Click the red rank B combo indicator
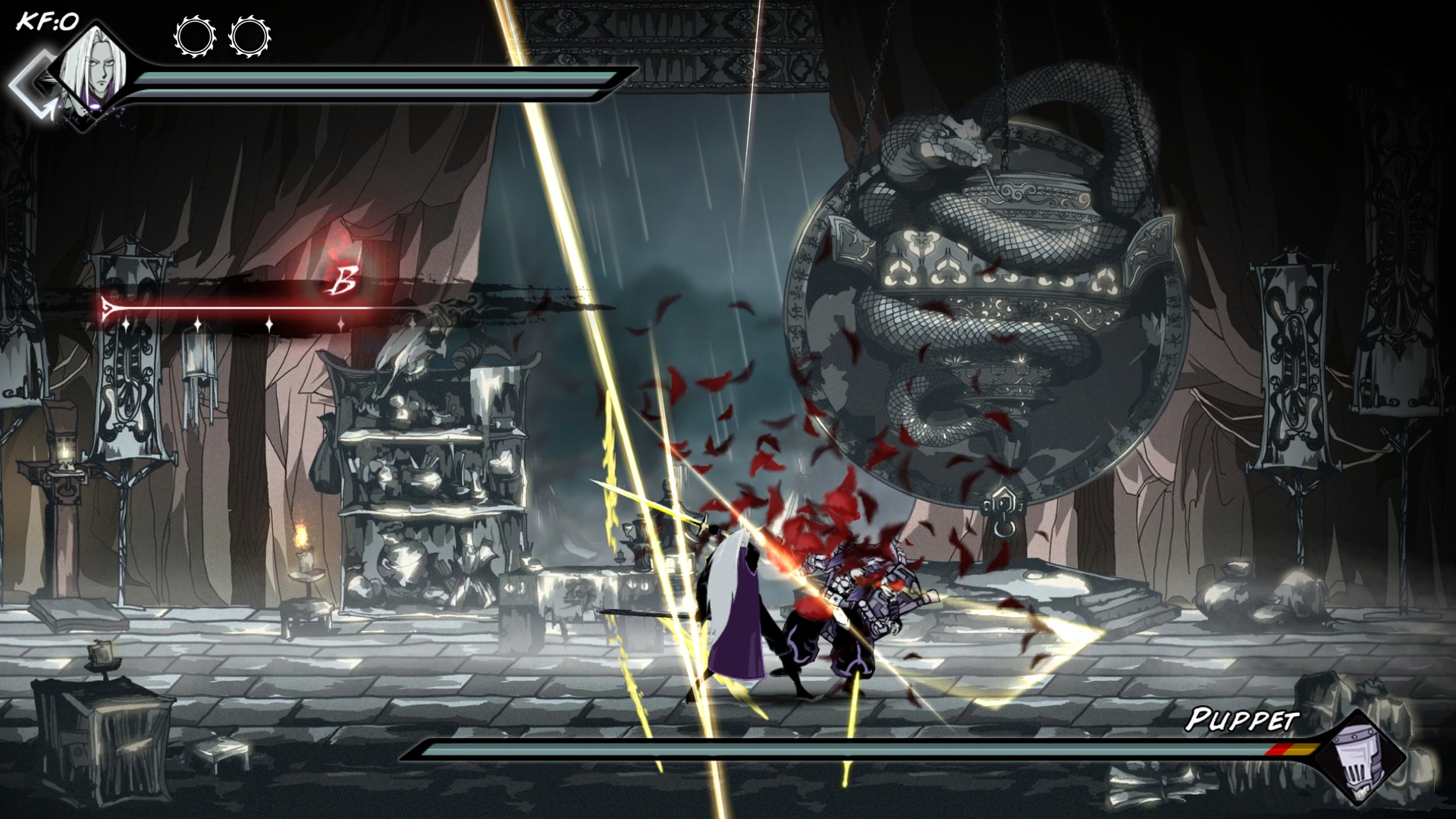Viewport: 1456px width, 819px height. pos(344,284)
